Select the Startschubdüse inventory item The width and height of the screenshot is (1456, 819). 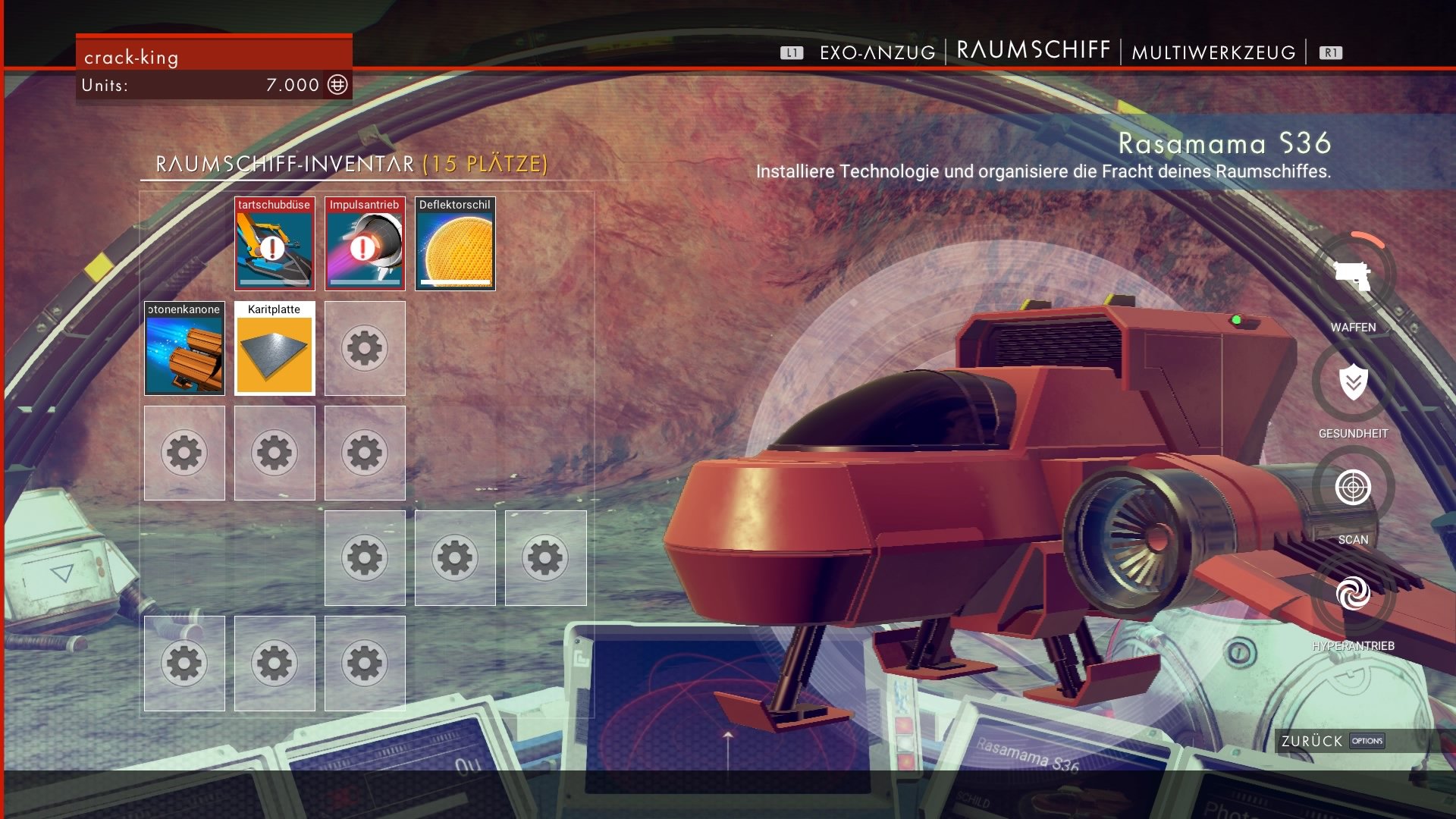click(274, 244)
